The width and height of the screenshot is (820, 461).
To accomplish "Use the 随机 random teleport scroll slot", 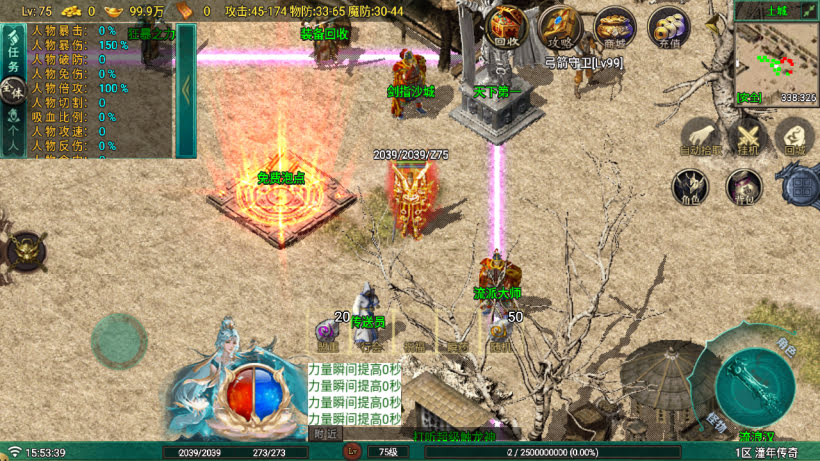I will point(500,333).
